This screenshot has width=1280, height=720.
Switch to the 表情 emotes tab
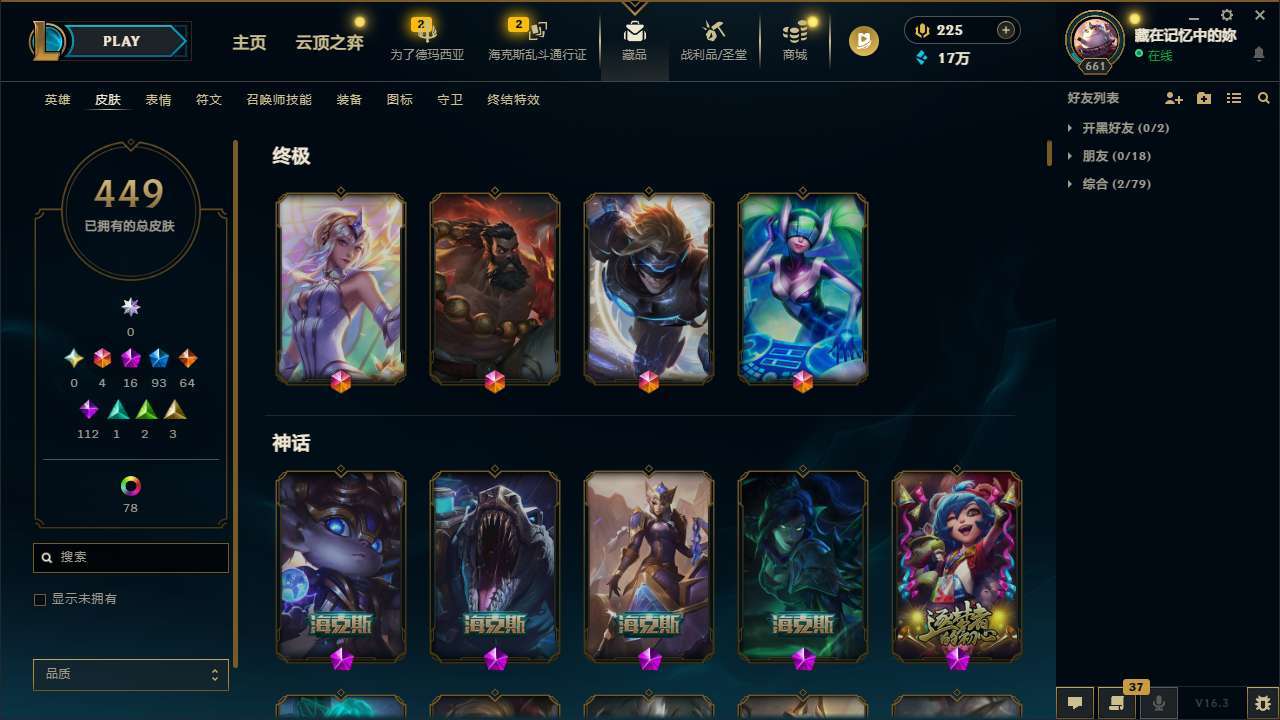tap(158, 99)
